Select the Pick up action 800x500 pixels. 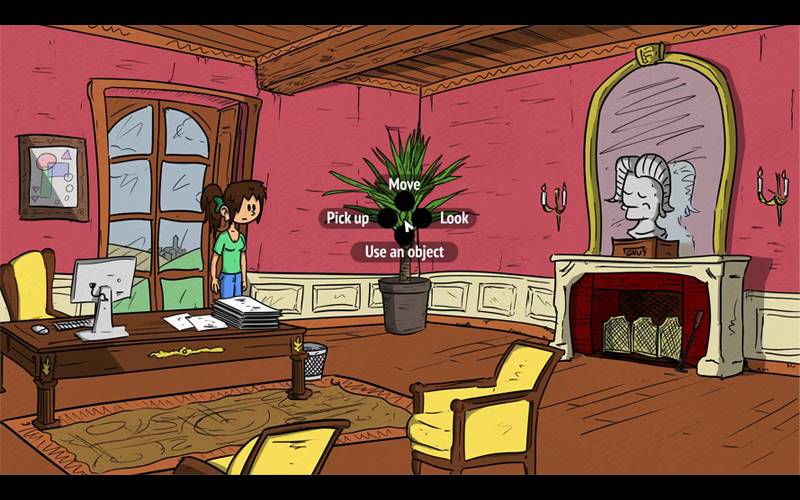[x=348, y=218]
